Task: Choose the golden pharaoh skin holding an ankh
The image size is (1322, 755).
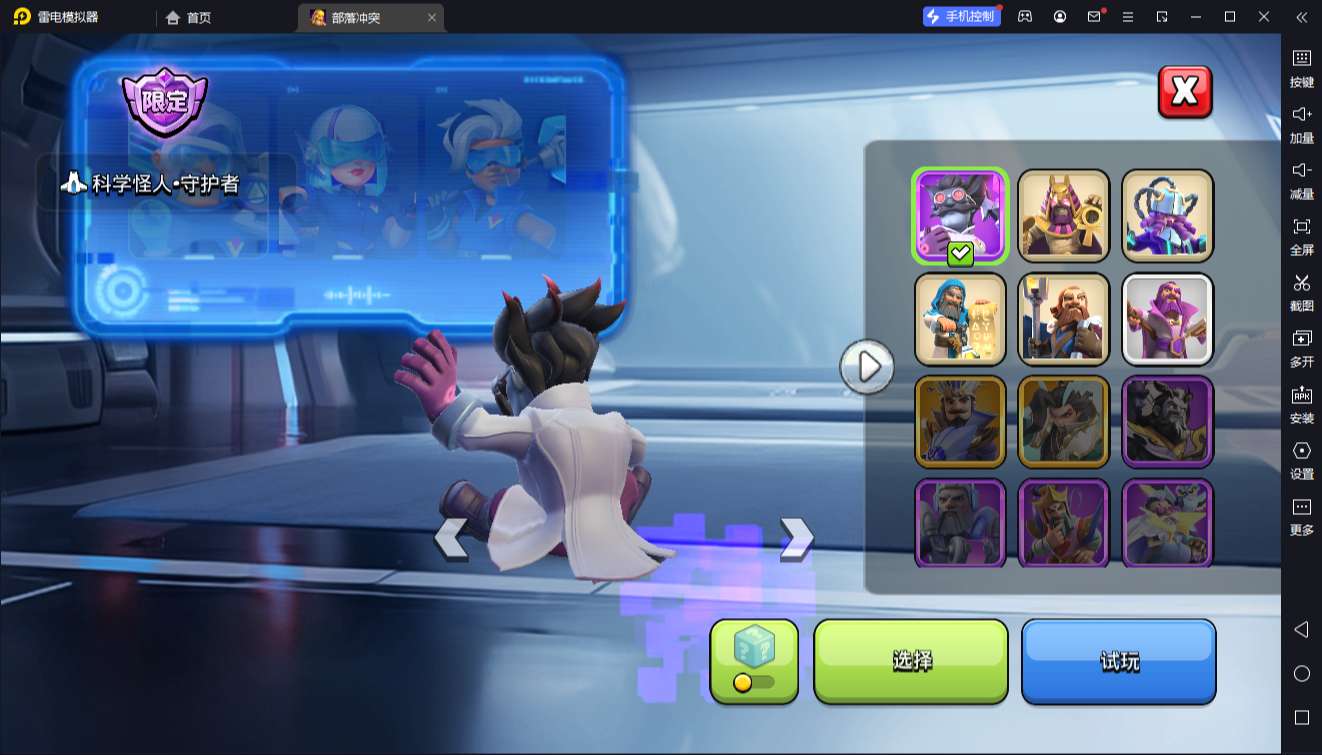Action: pos(1064,216)
